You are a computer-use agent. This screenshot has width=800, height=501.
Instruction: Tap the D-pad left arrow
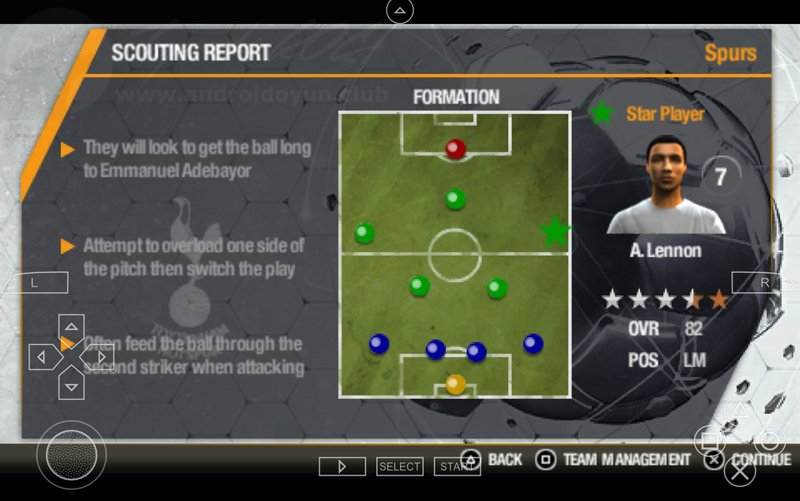pyautogui.click(x=43, y=356)
